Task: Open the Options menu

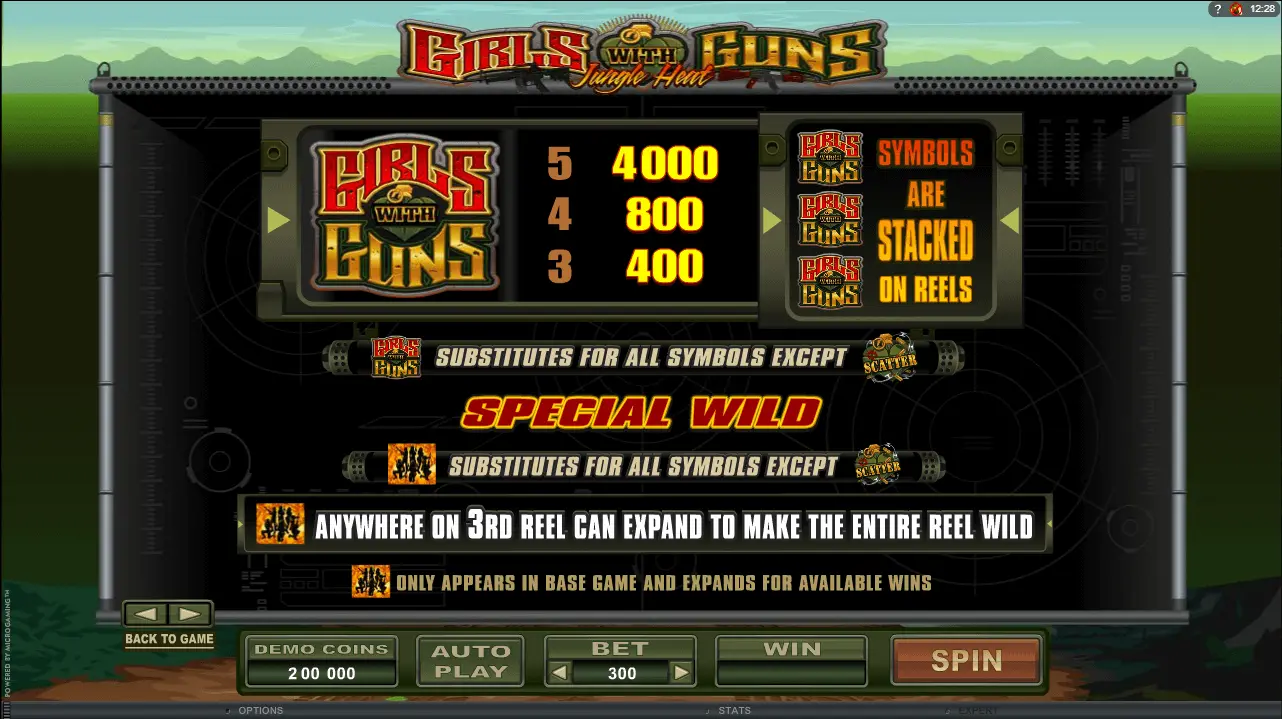Action: point(260,711)
